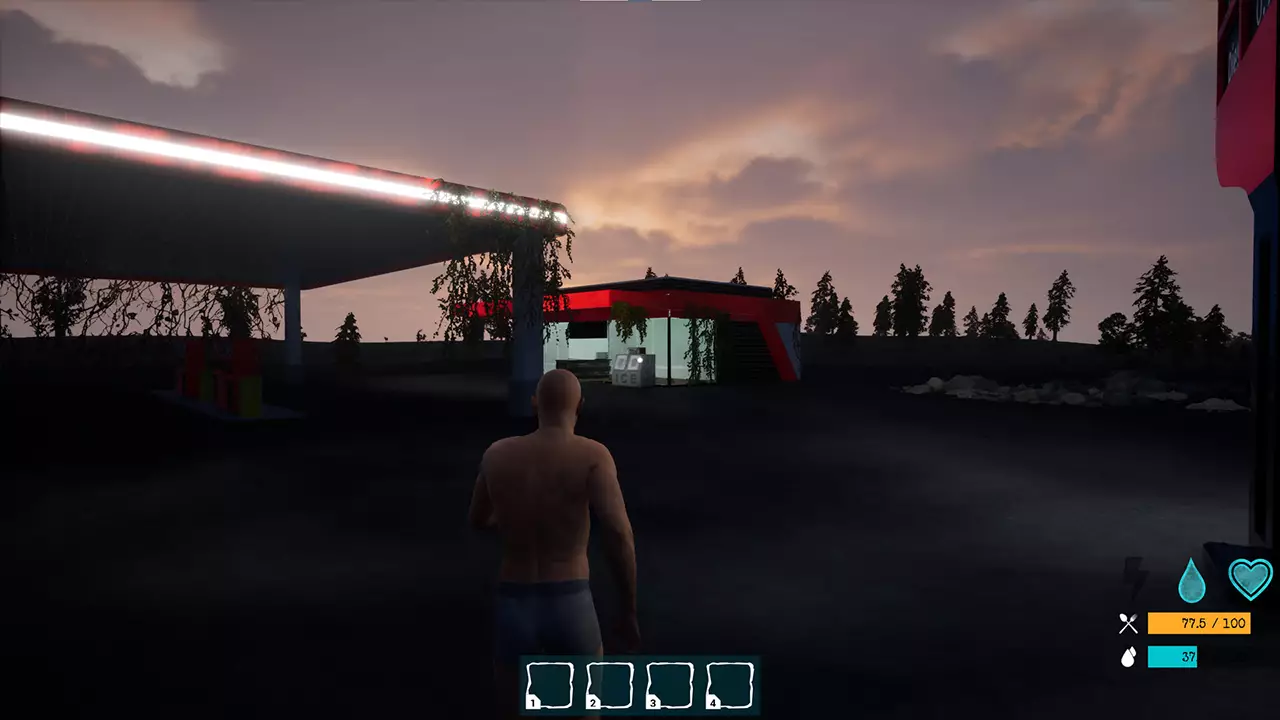
Task: Click the number 2 badge on the second hotbar slot
Action: [592, 703]
